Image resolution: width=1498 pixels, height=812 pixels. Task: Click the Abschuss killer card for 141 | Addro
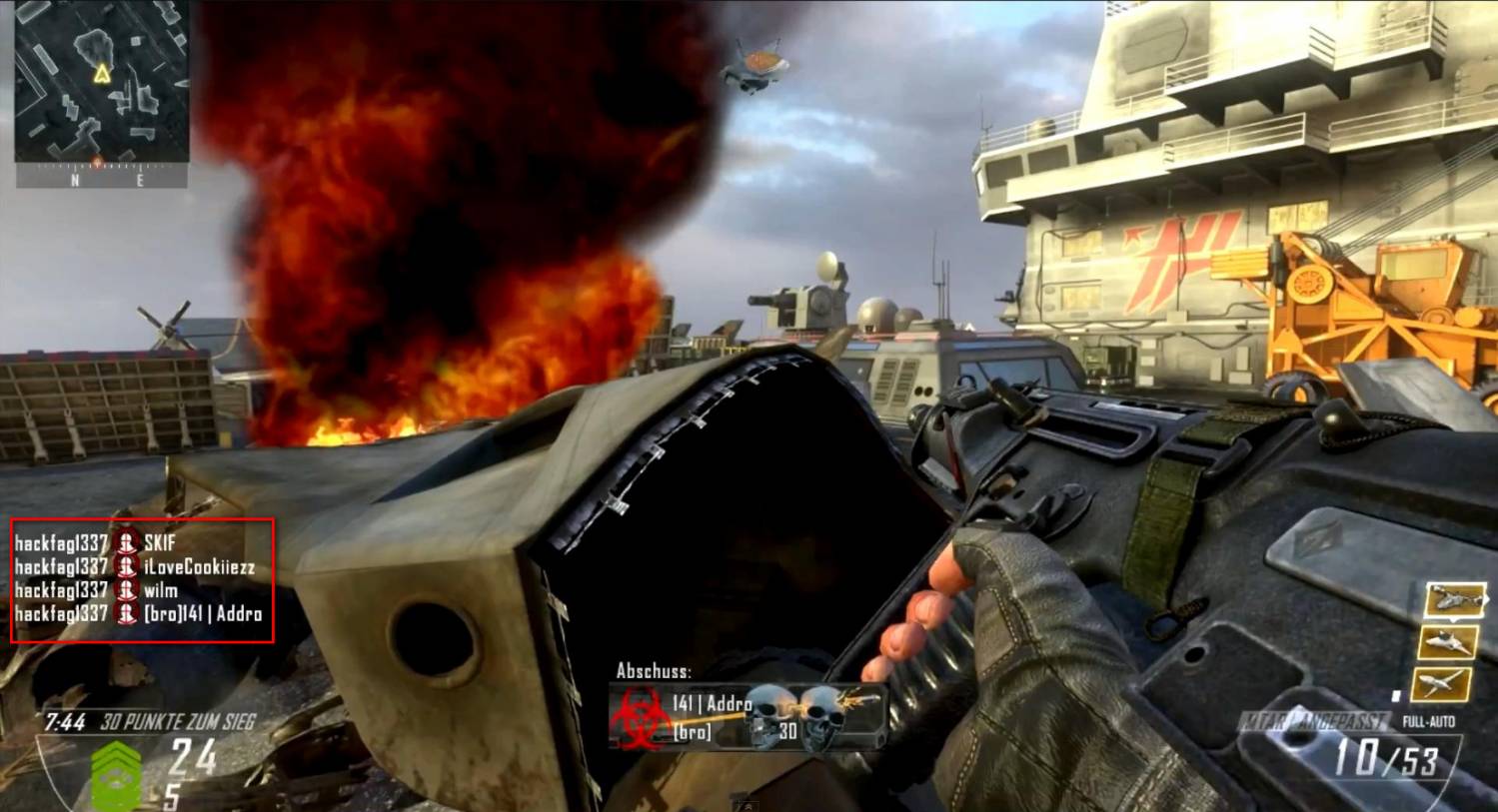coord(748,716)
